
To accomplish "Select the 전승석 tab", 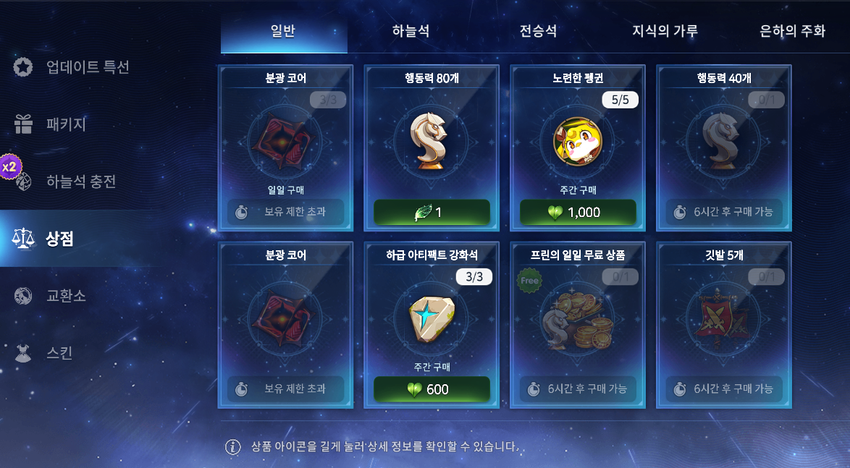I will coord(540,31).
